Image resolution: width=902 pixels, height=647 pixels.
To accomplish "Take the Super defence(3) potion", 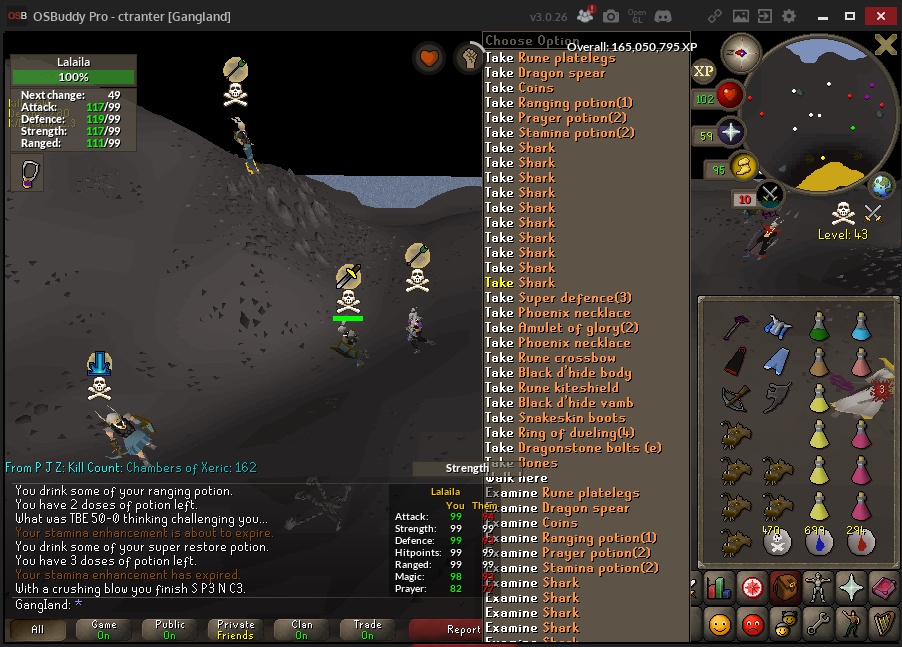I will point(558,298).
